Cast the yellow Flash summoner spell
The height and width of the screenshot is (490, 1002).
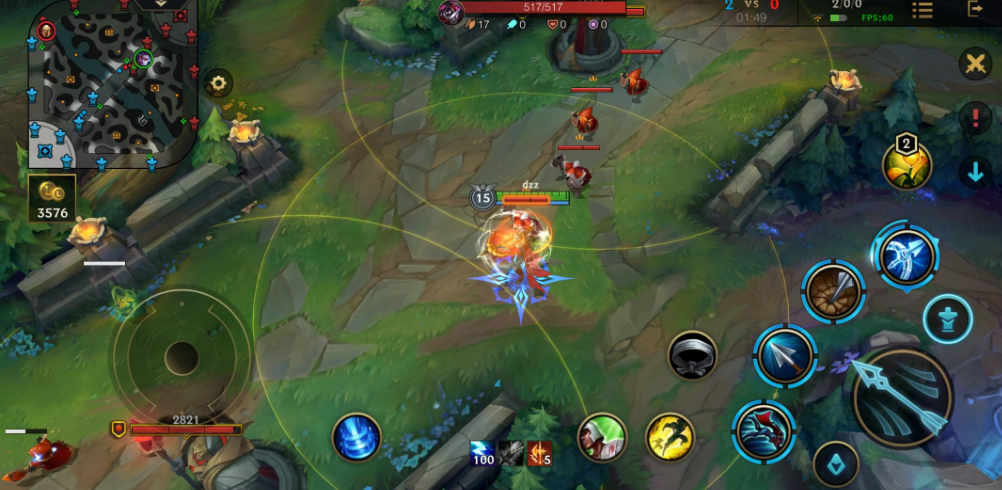670,437
